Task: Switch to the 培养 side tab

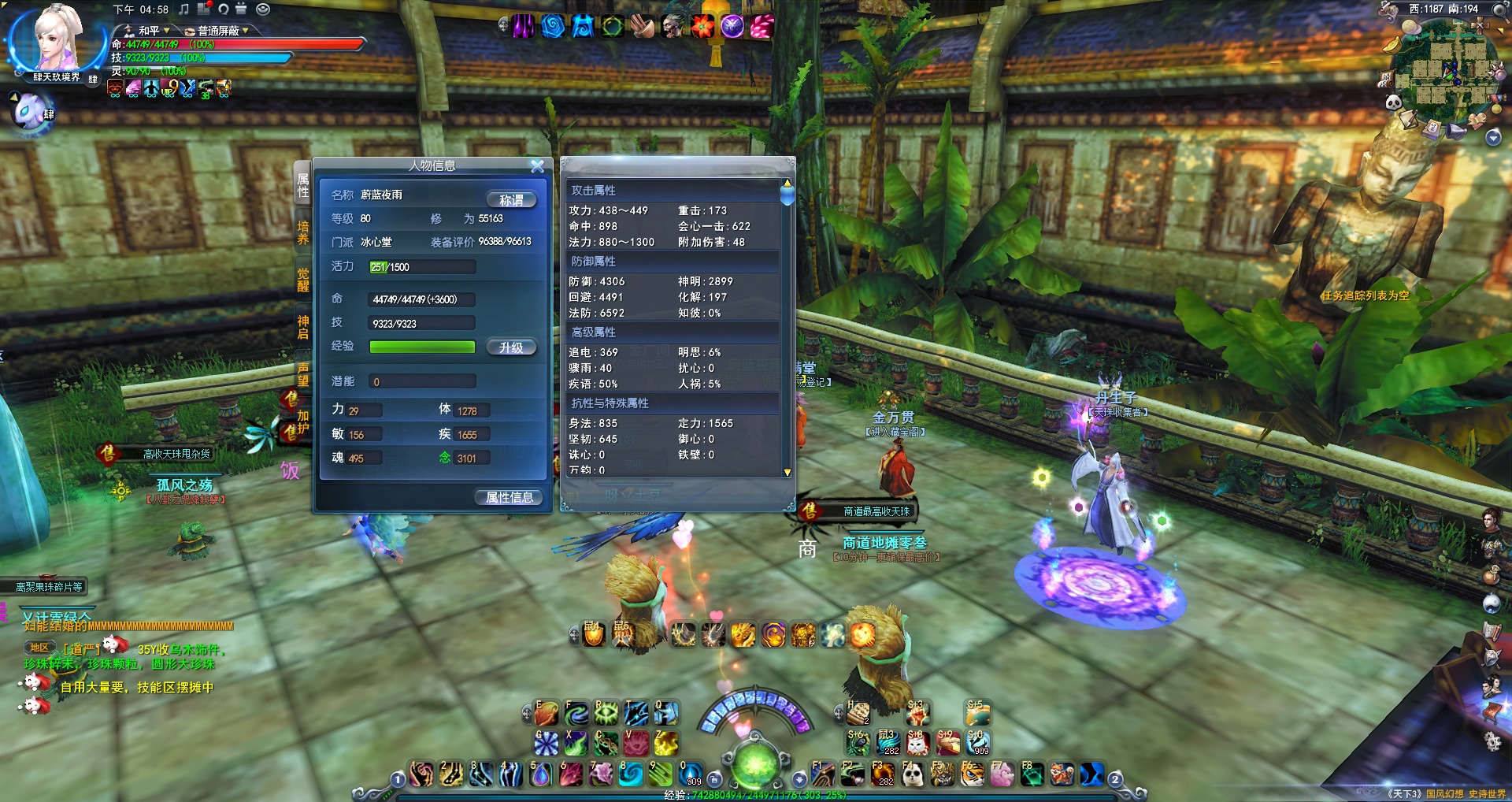Action: point(303,232)
